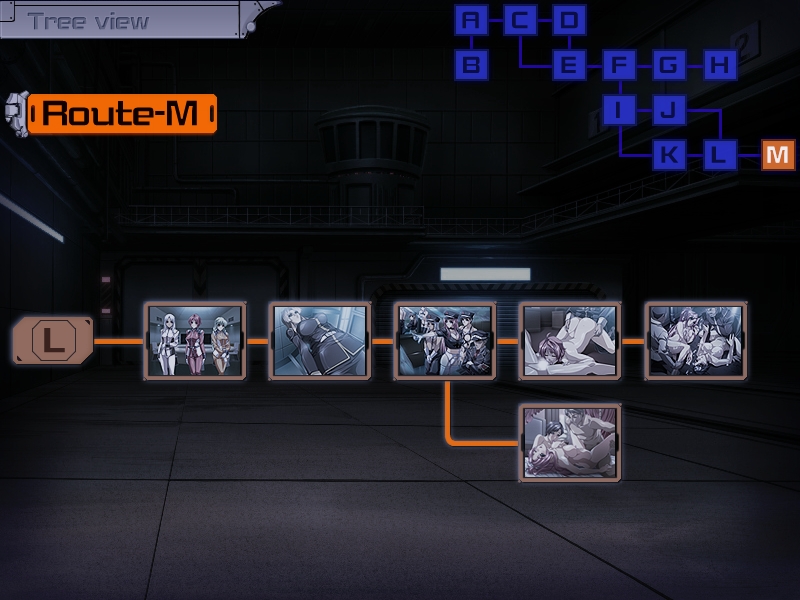The height and width of the screenshot is (600, 800).
Task: Jump to route node E
Action: point(569,66)
